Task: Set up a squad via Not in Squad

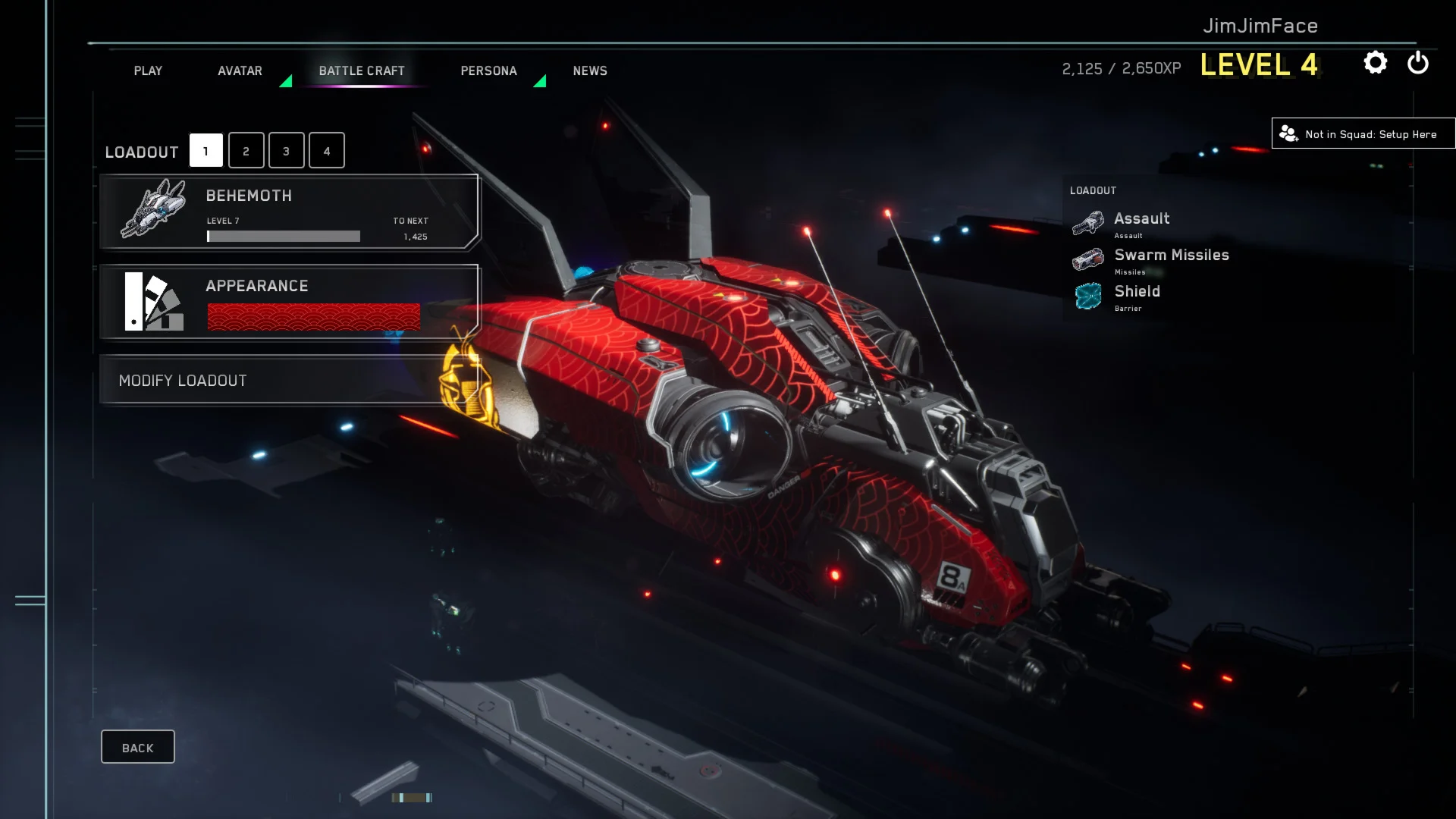Action: [1363, 134]
